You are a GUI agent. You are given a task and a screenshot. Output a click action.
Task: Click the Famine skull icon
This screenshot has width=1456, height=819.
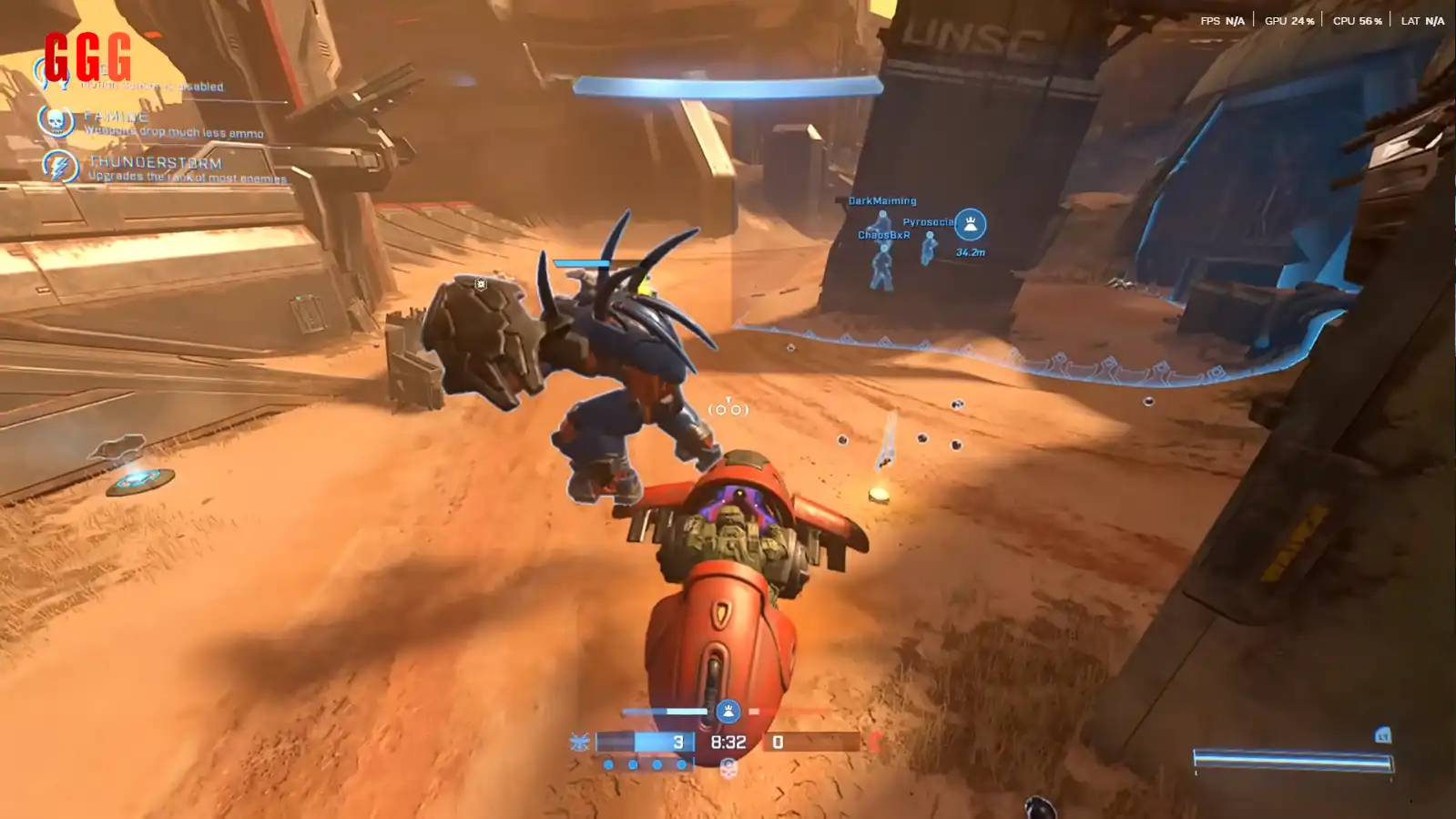pos(56,120)
